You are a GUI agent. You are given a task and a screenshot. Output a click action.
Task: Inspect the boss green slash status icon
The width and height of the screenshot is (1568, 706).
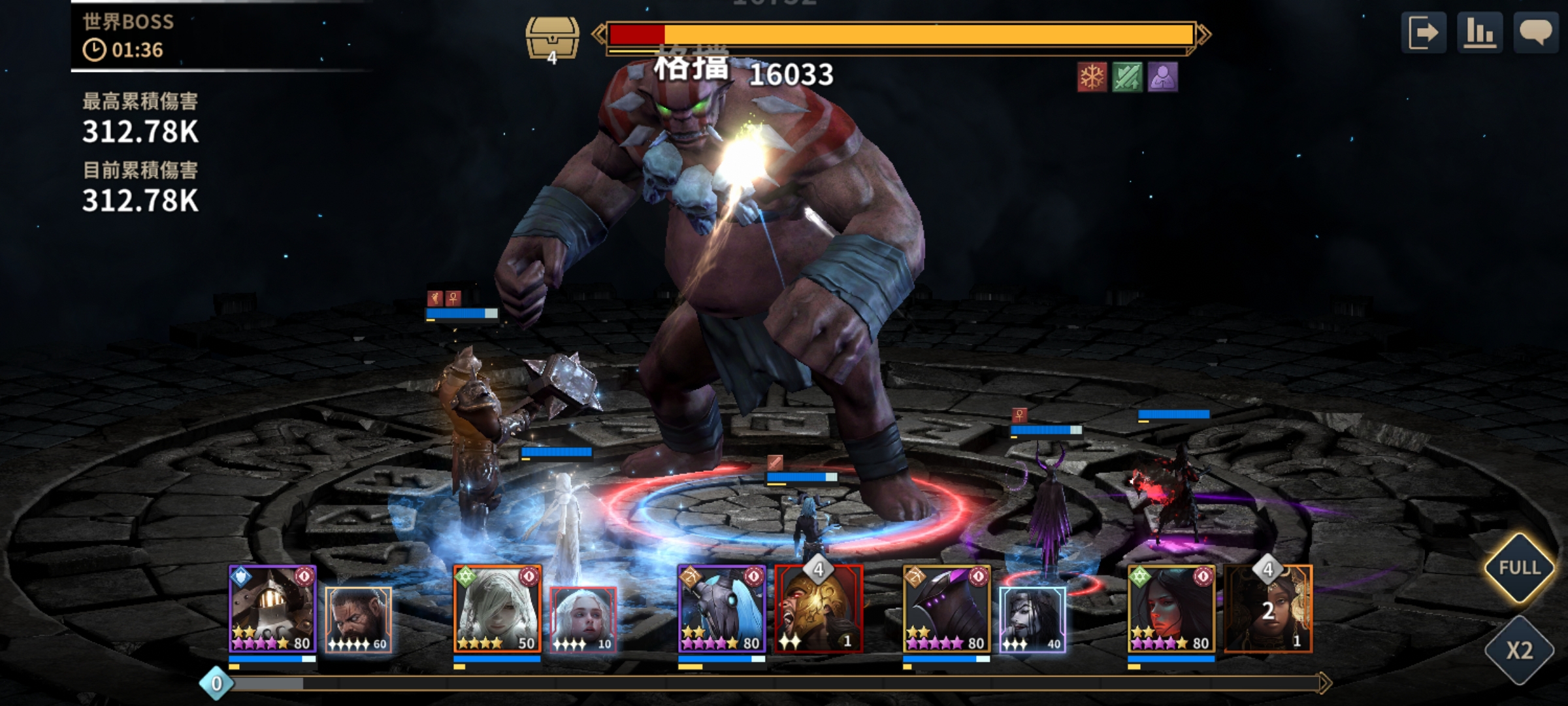(1127, 78)
